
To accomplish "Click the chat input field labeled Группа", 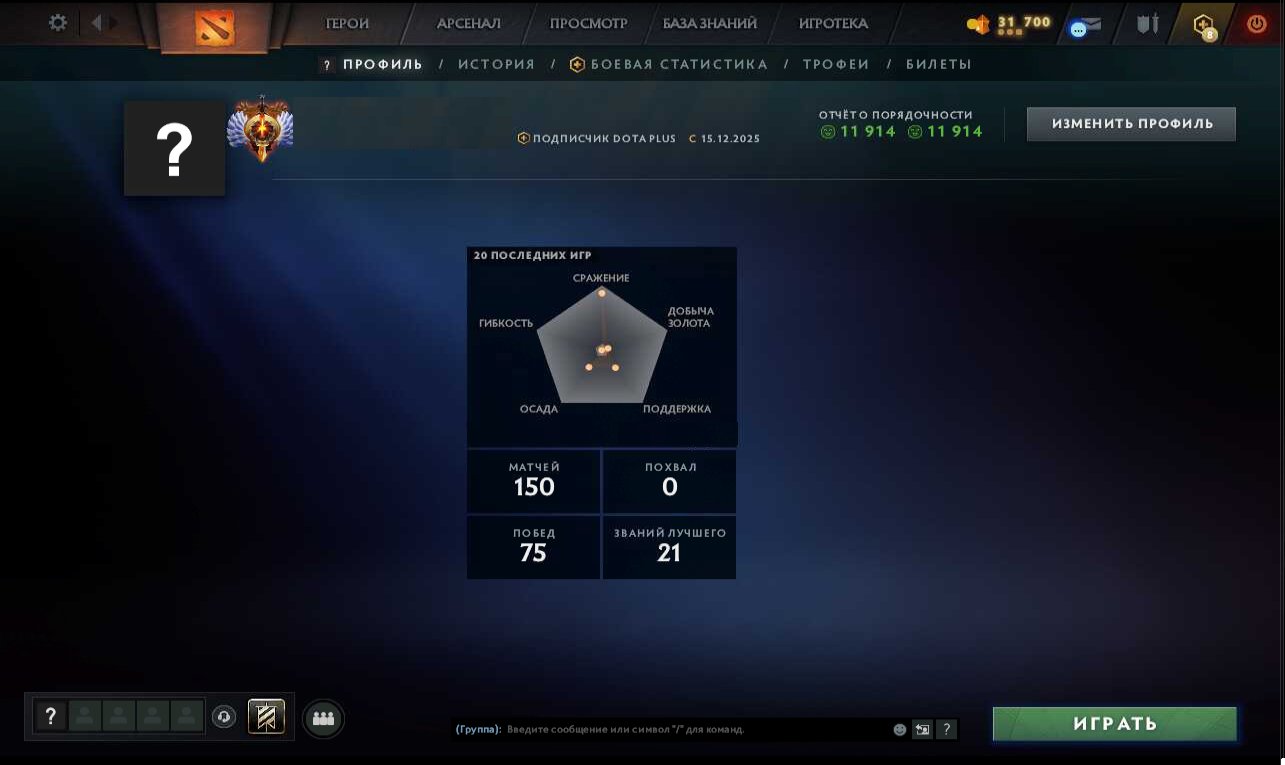I will (x=700, y=729).
